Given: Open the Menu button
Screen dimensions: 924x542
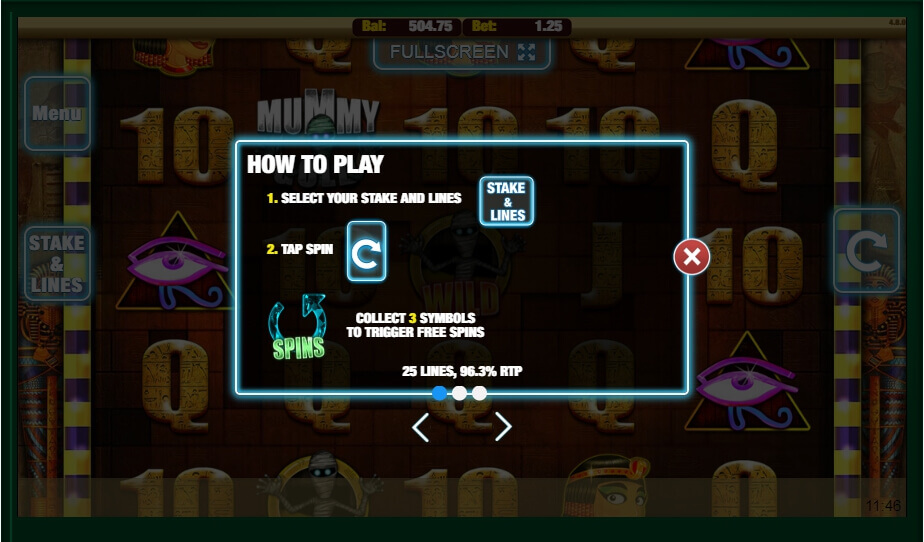Looking at the screenshot, I should [x=57, y=114].
